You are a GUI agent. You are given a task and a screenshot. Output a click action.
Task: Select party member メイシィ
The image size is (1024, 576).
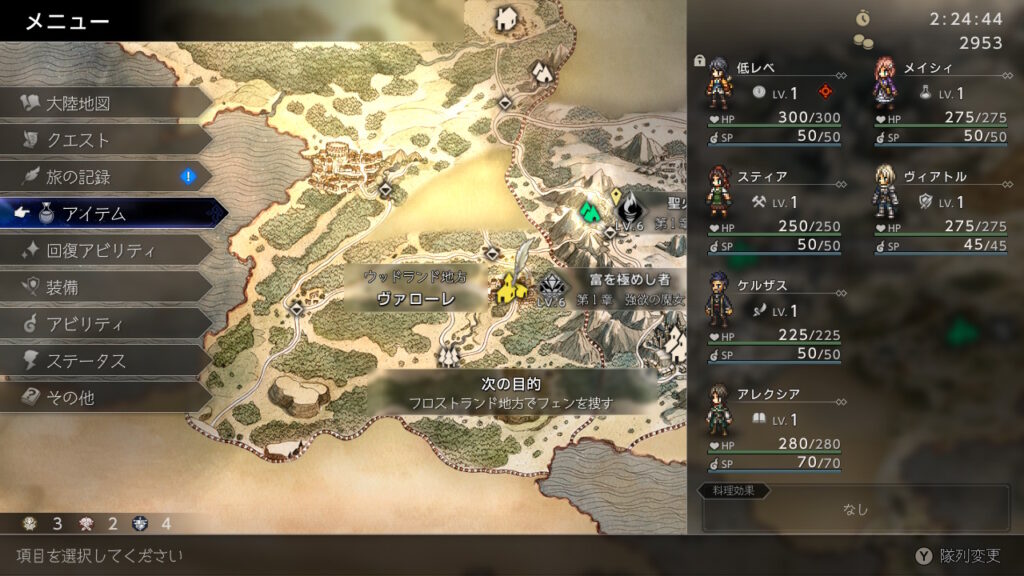940,98
